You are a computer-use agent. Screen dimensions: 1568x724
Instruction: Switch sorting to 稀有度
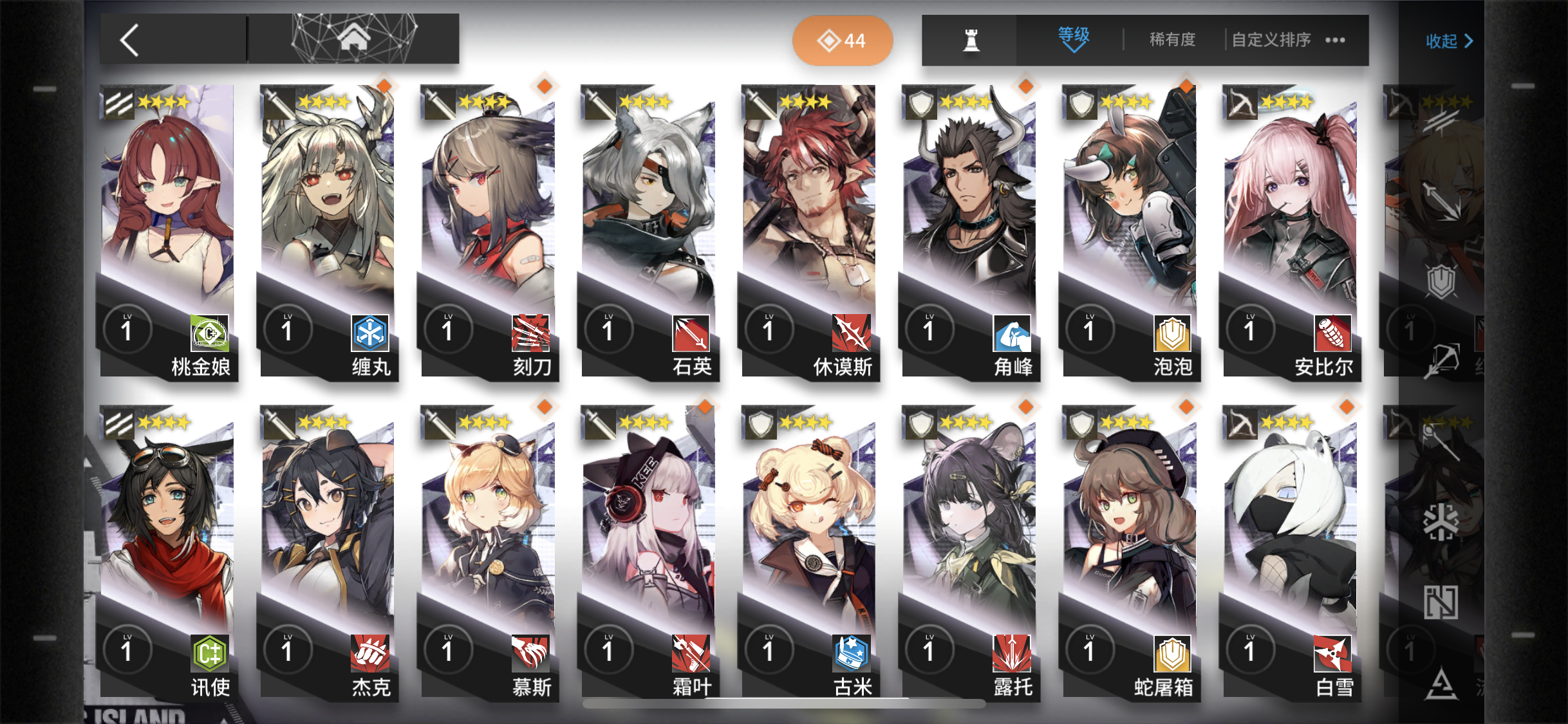click(x=1171, y=40)
